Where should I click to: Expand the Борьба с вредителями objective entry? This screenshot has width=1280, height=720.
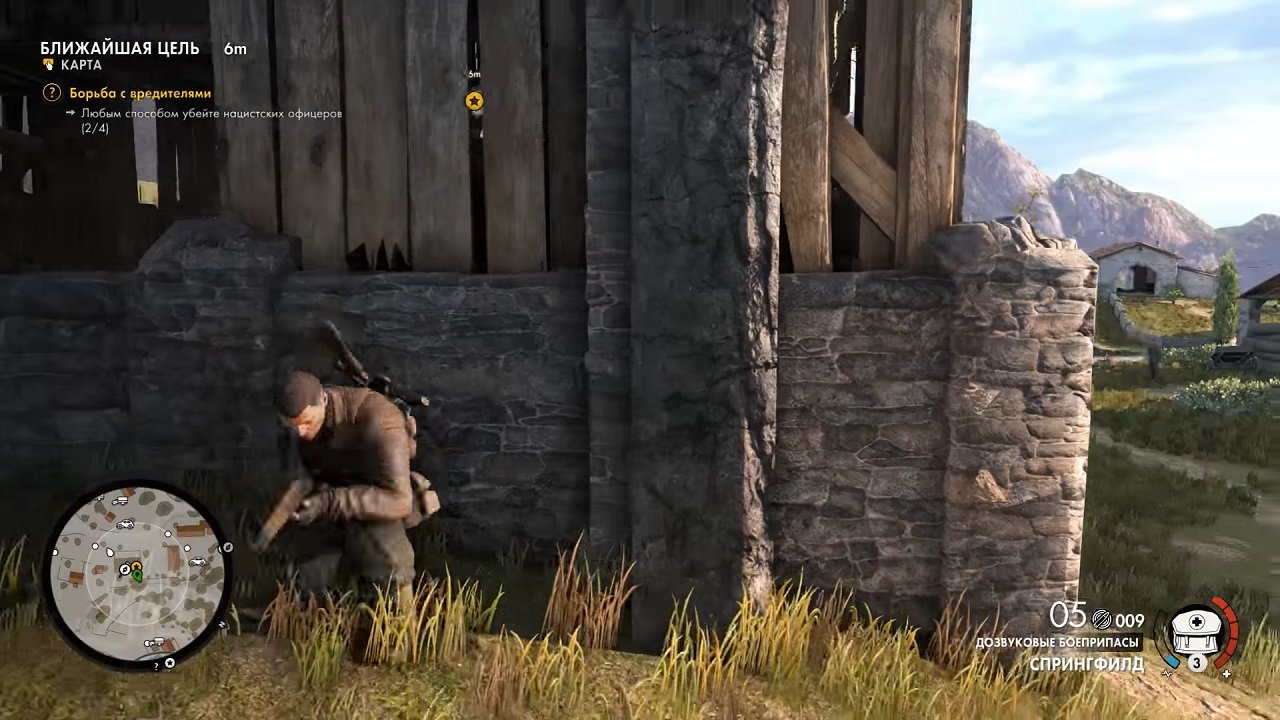coord(140,91)
